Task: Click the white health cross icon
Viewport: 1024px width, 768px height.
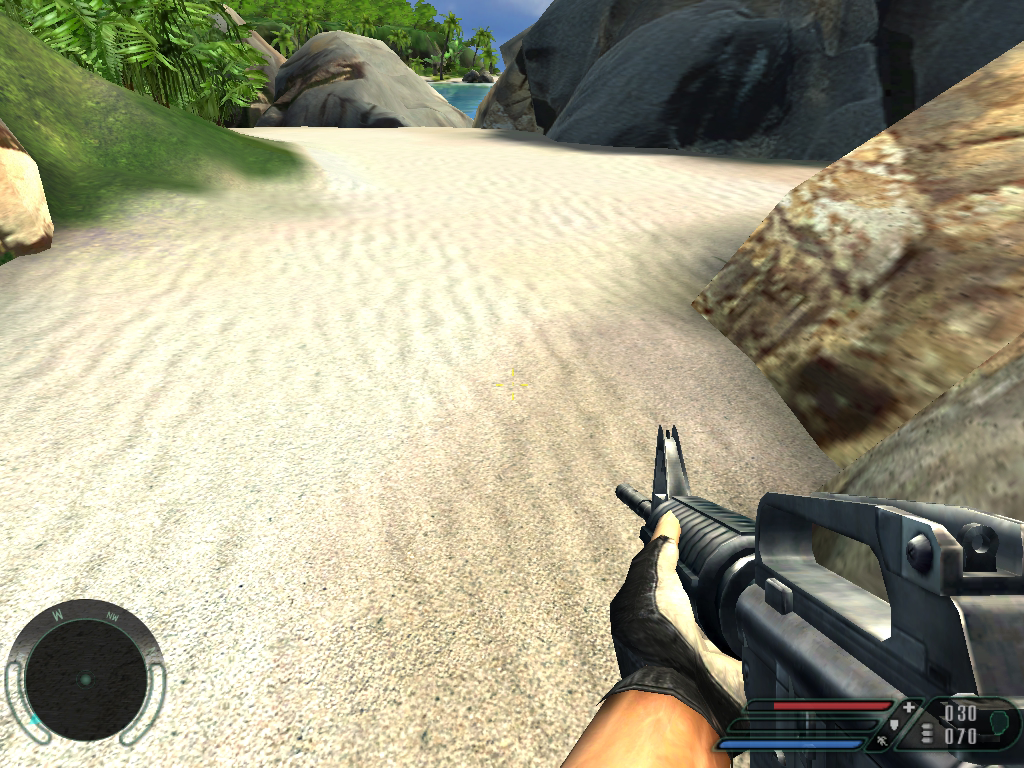Action: point(908,708)
